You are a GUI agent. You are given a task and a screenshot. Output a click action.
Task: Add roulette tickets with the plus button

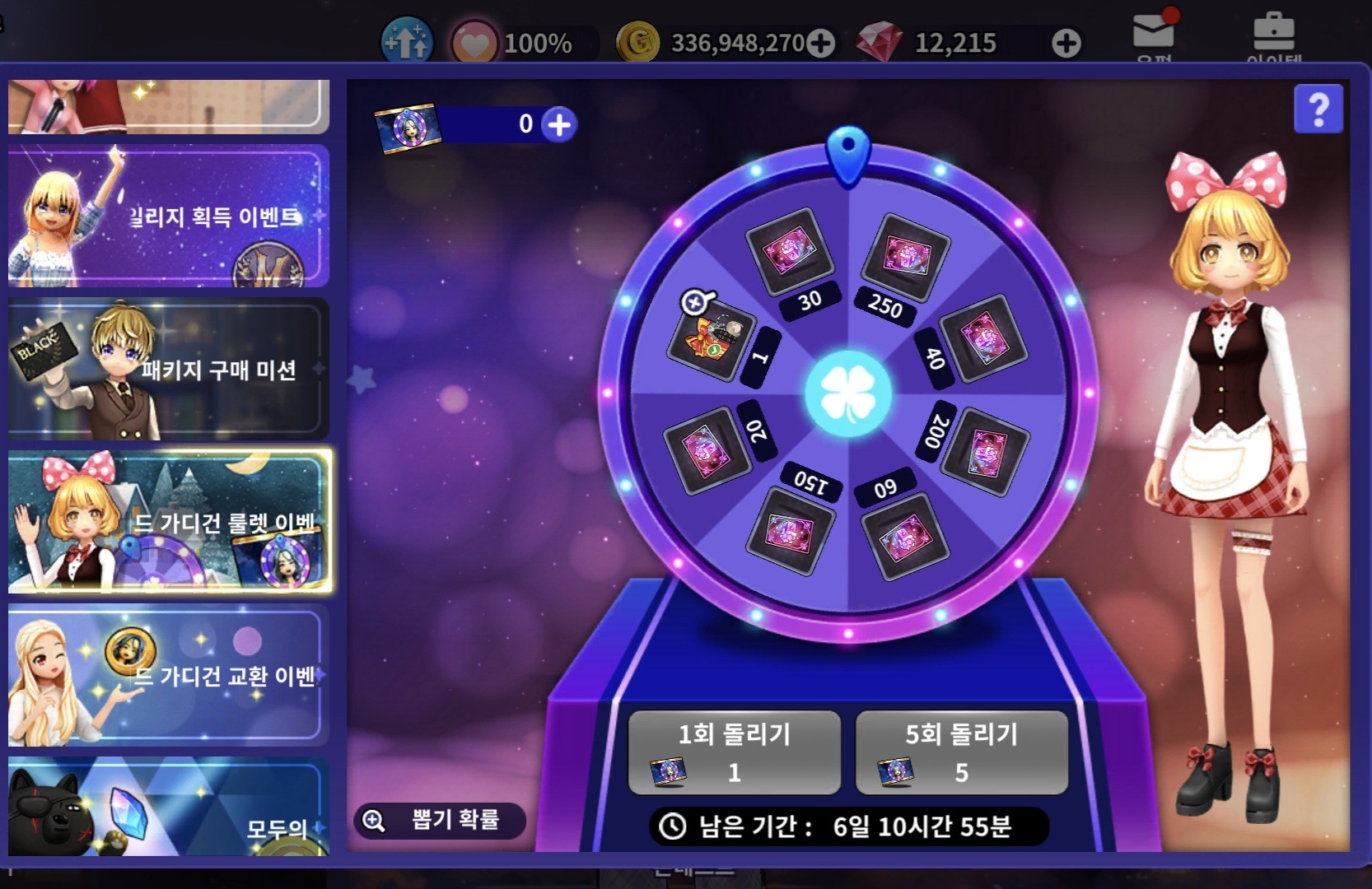point(560,125)
